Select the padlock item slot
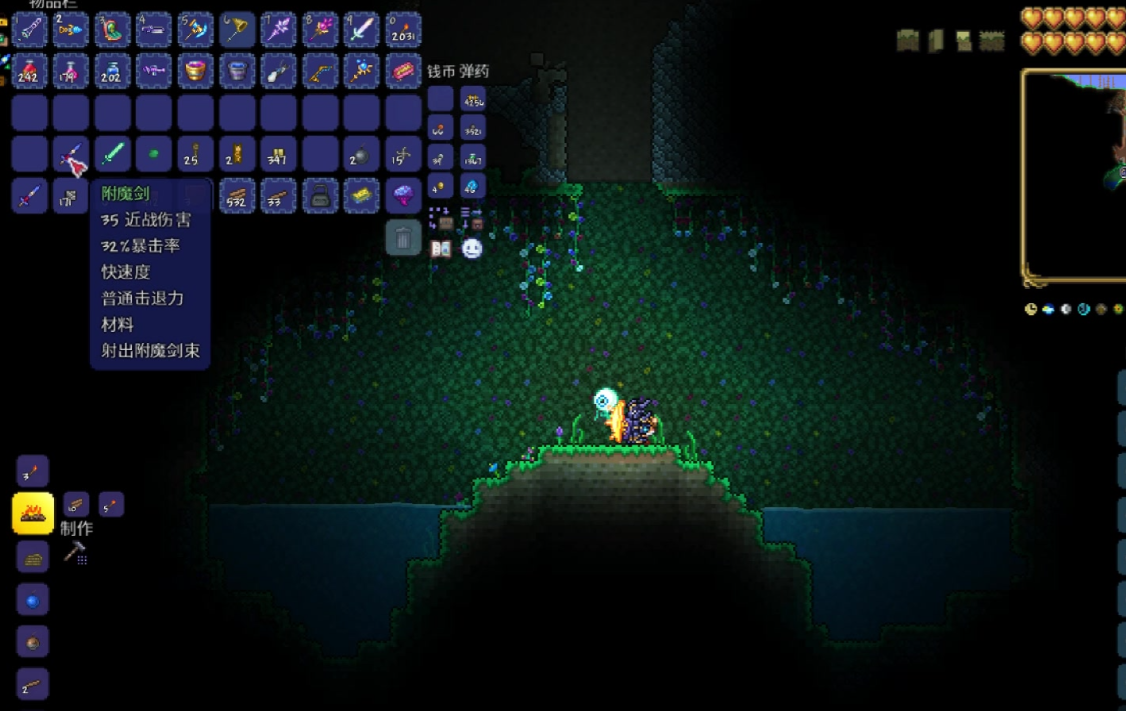The height and width of the screenshot is (711, 1126). click(320, 195)
